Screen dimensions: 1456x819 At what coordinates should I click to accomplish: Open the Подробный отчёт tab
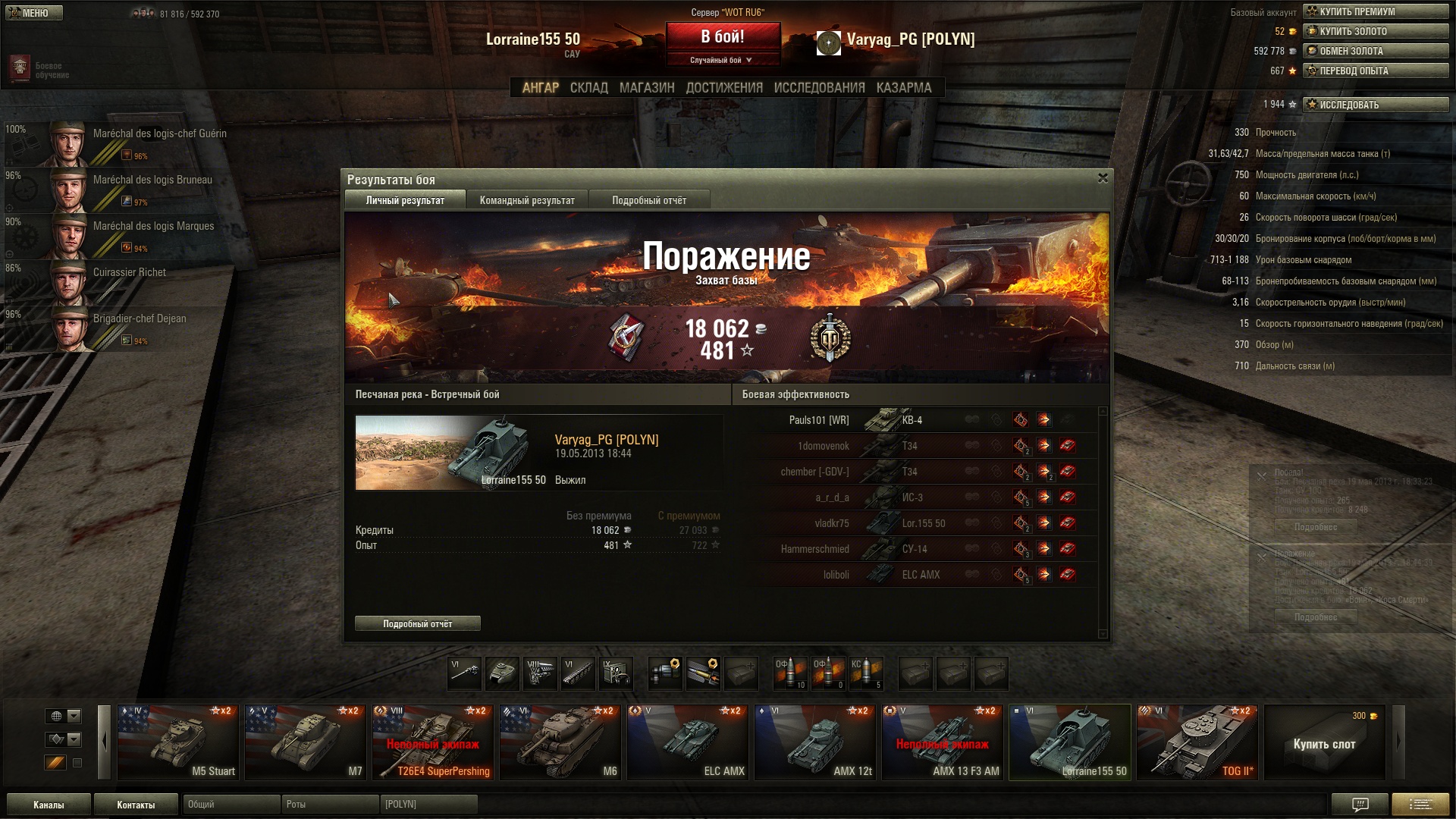pos(649,200)
